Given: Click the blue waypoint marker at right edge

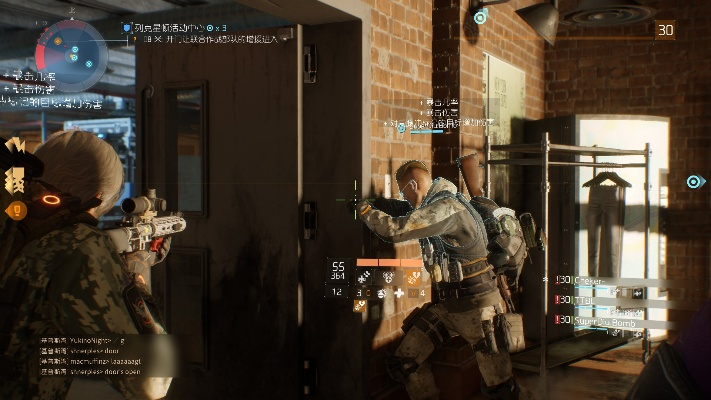Looking at the screenshot, I should tap(695, 181).
